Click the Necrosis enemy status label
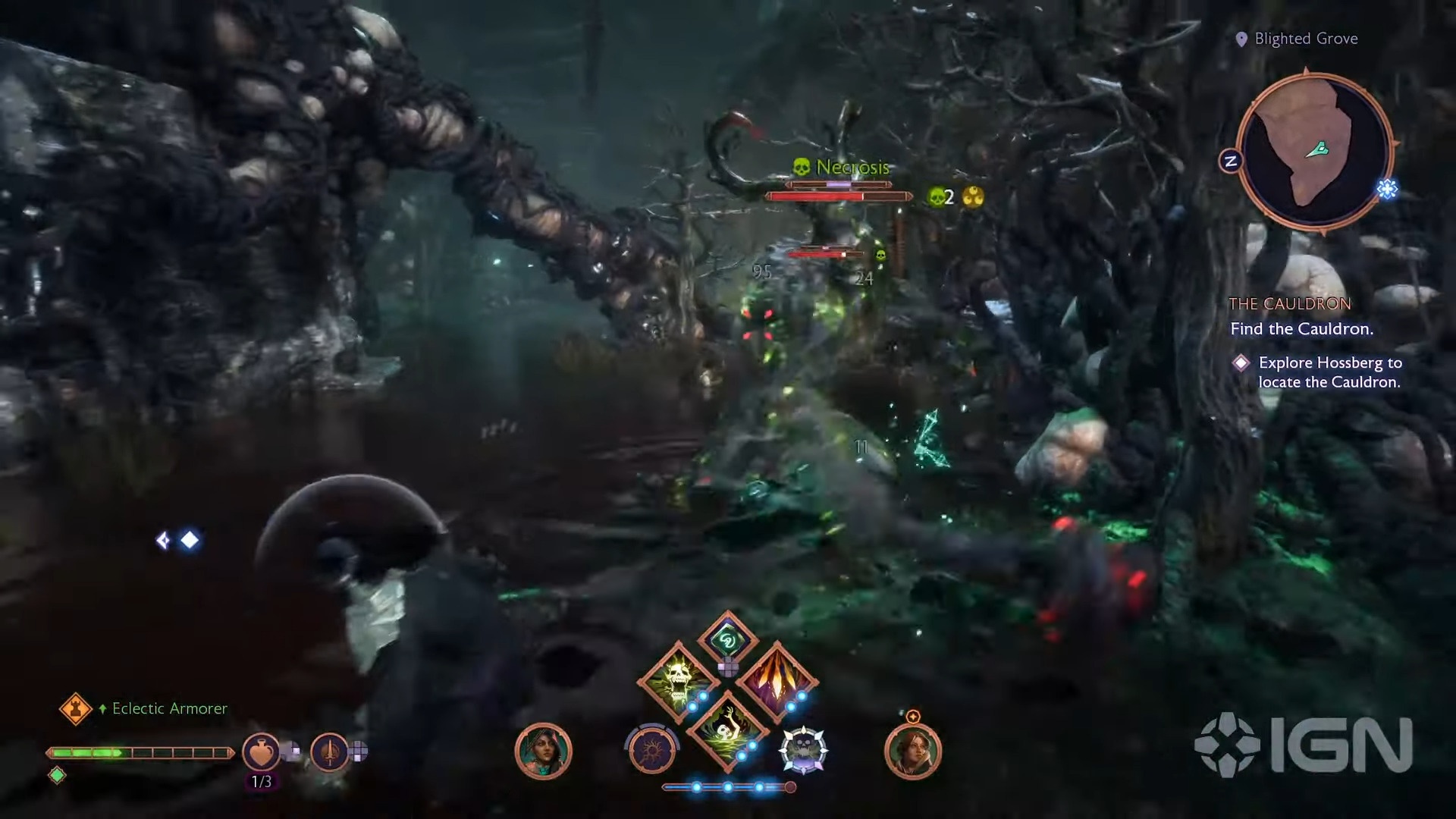Image resolution: width=1456 pixels, height=819 pixels. tap(851, 168)
